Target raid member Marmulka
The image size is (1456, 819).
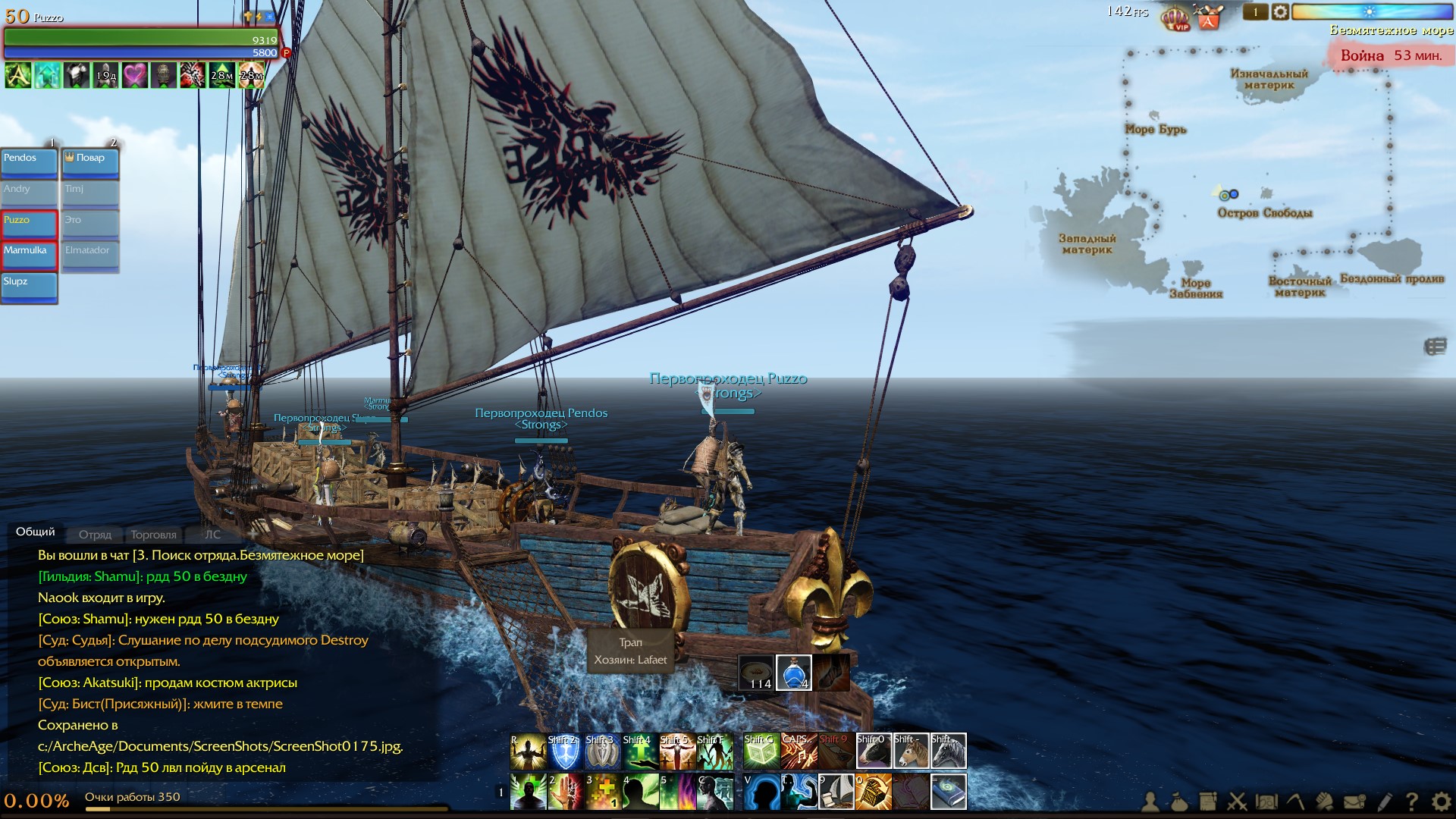click(30, 255)
